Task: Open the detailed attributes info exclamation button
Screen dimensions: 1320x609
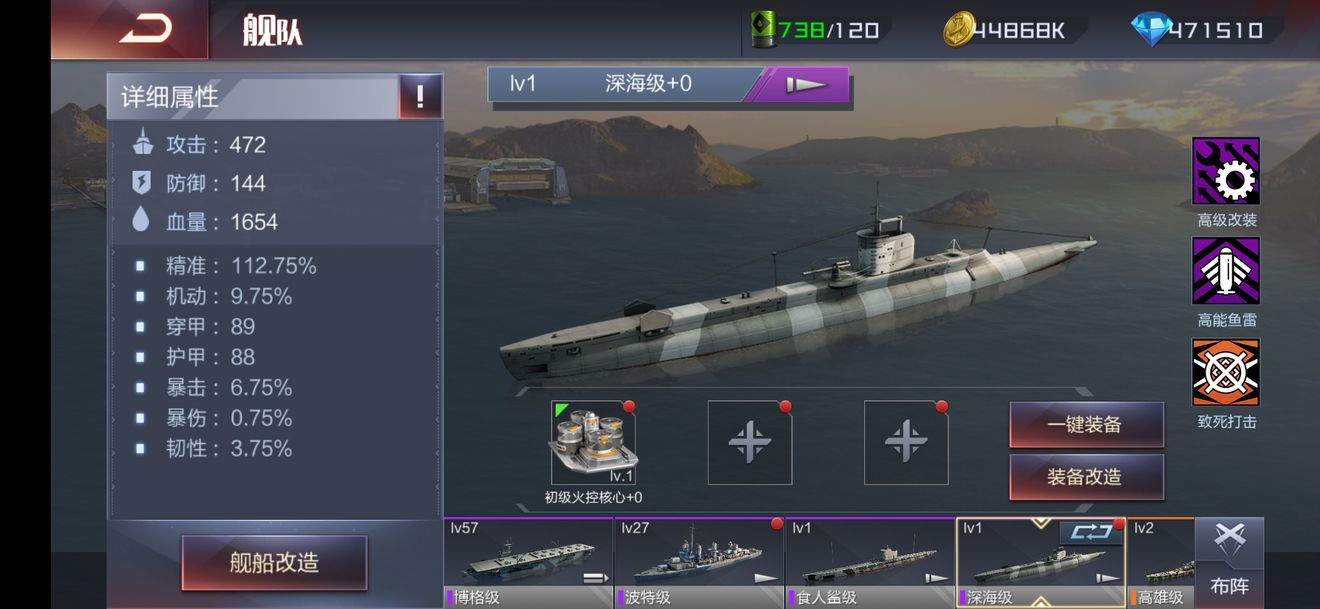Action: (420, 97)
